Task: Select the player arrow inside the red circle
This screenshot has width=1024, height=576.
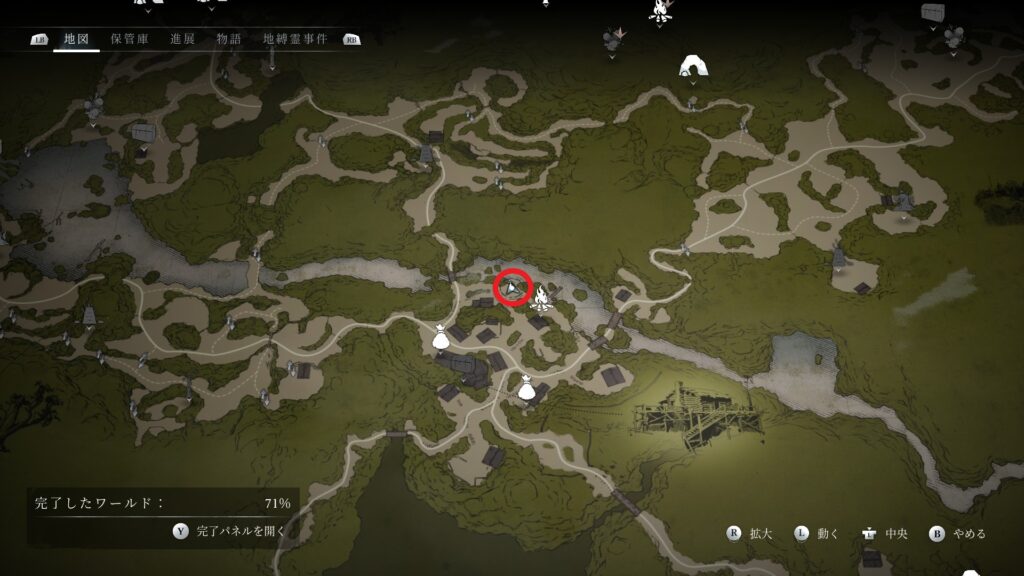Action: click(512, 289)
